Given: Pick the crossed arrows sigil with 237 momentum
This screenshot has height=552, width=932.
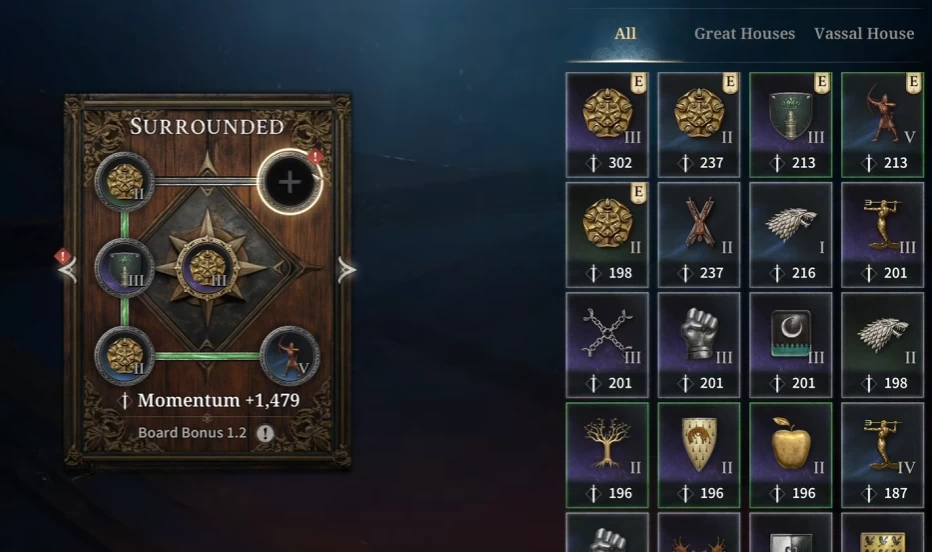Looking at the screenshot, I should tap(699, 234).
